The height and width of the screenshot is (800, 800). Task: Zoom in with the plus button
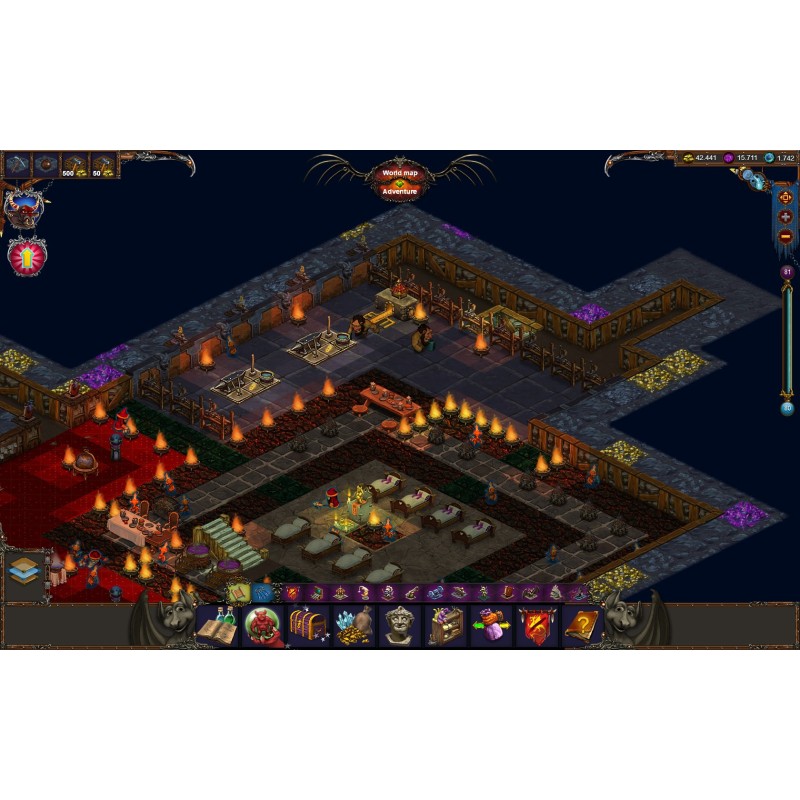pyautogui.click(x=785, y=217)
